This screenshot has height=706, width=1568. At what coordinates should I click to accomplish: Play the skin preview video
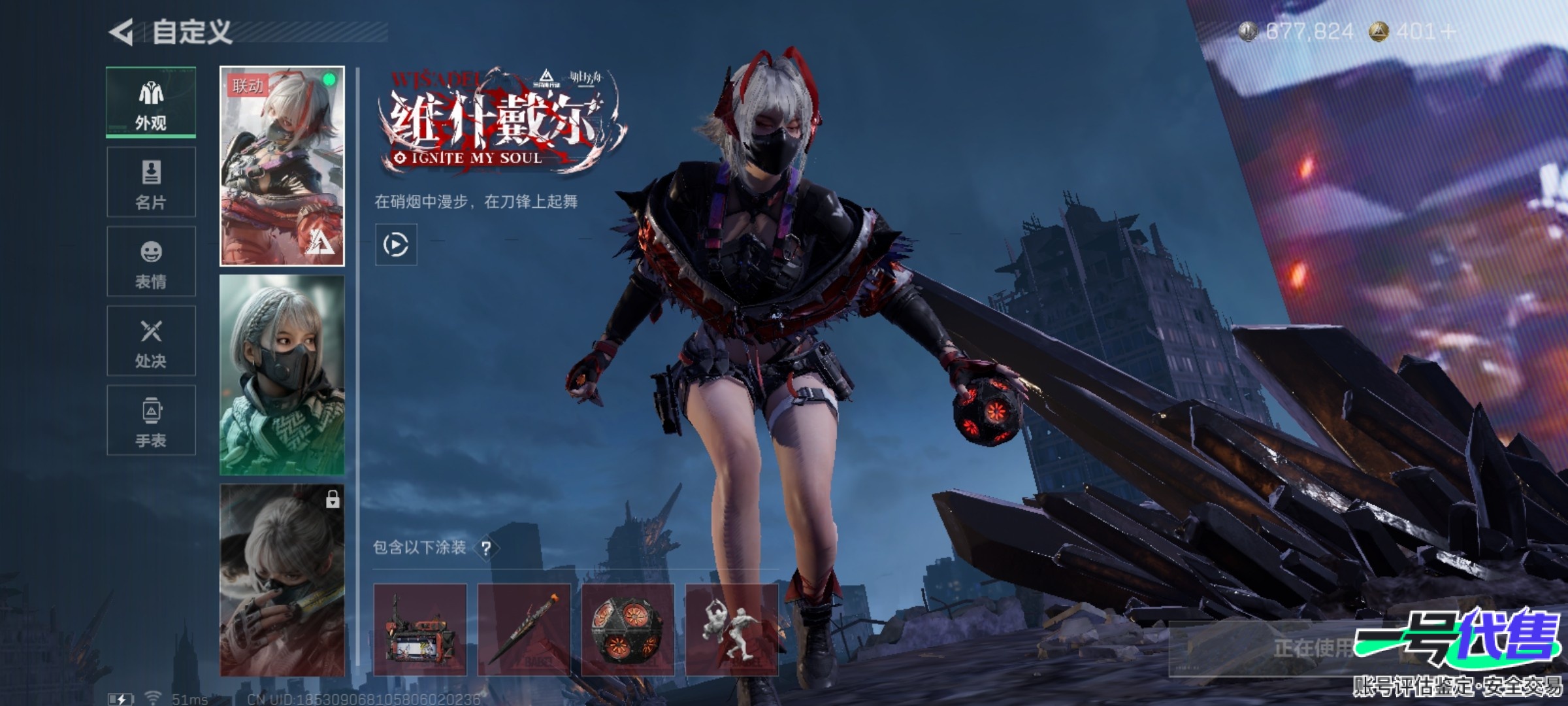(x=396, y=244)
